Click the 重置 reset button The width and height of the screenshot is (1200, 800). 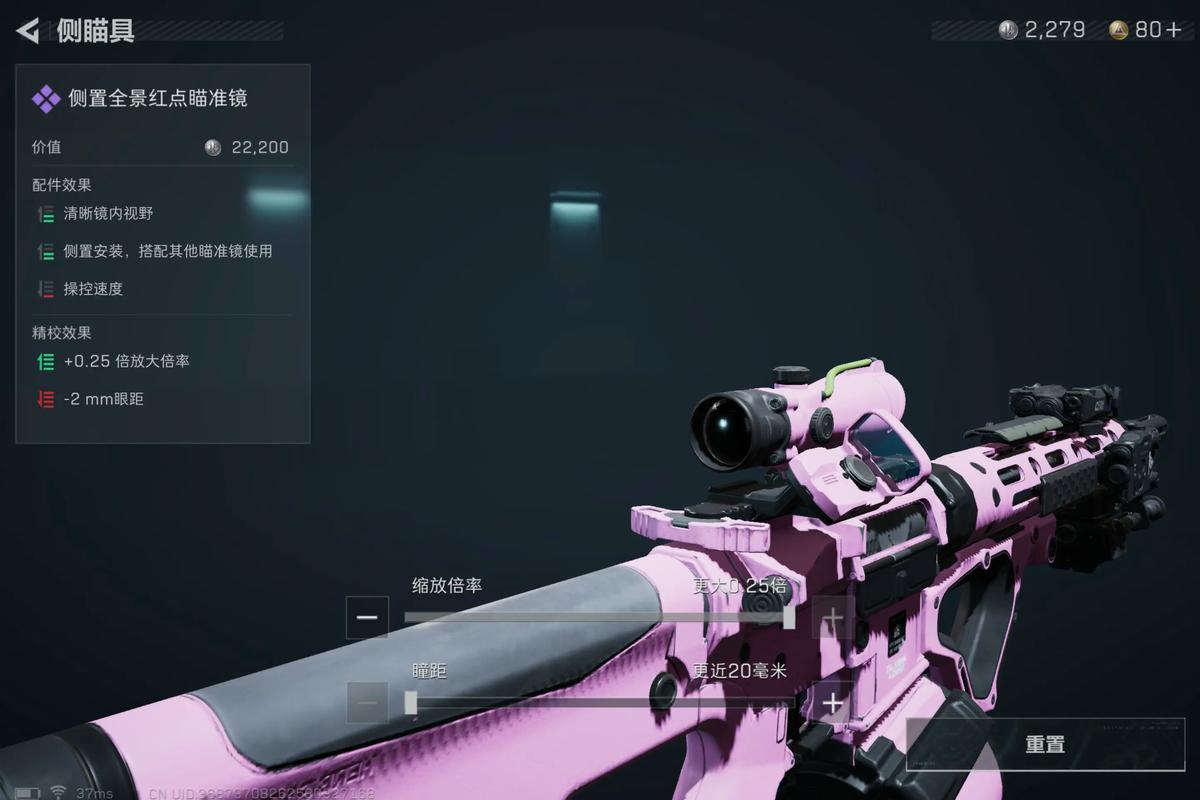(x=1044, y=745)
